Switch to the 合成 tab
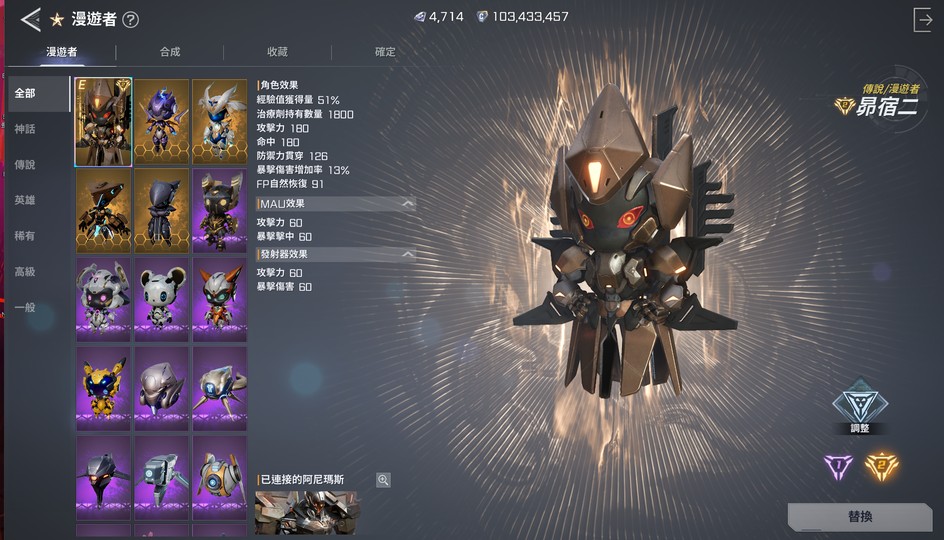This screenshot has width=944, height=540. click(x=170, y=52)
